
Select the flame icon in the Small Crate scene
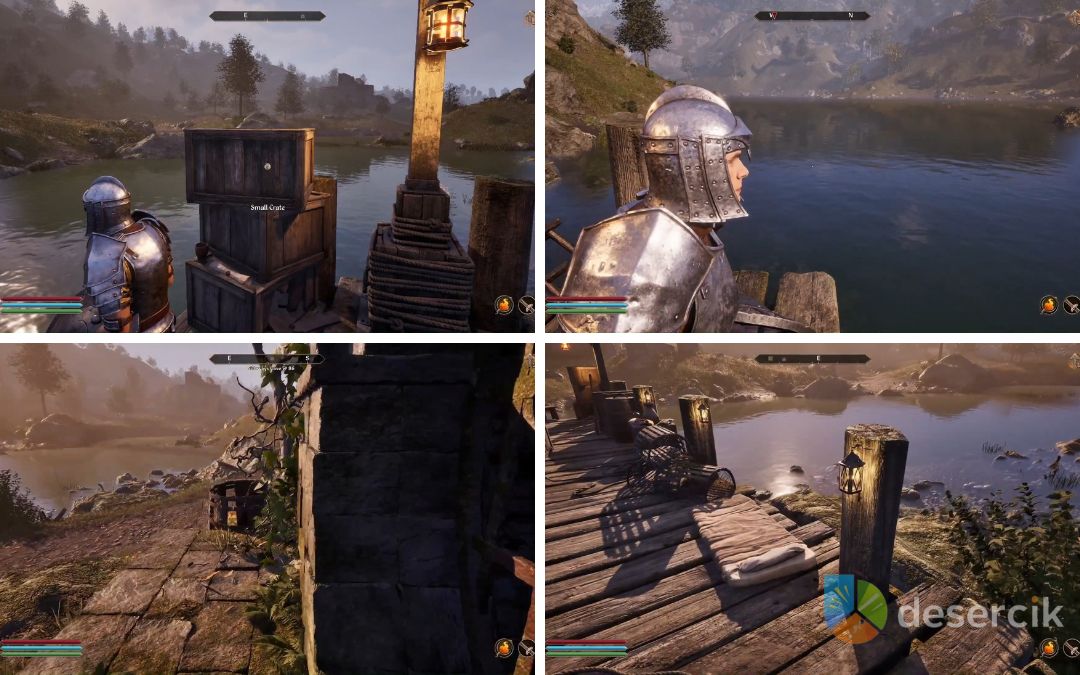[x=504, y=305]
